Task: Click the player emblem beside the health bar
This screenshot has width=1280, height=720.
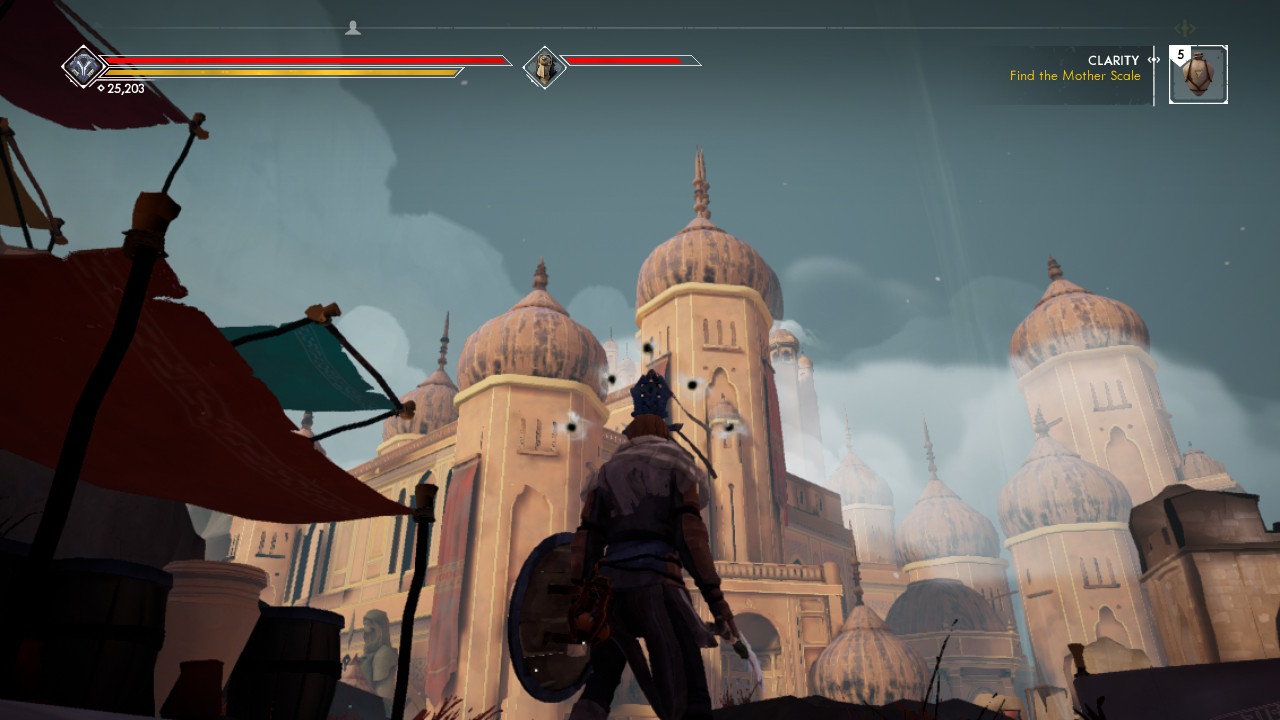Action: (x=82, y=67)
